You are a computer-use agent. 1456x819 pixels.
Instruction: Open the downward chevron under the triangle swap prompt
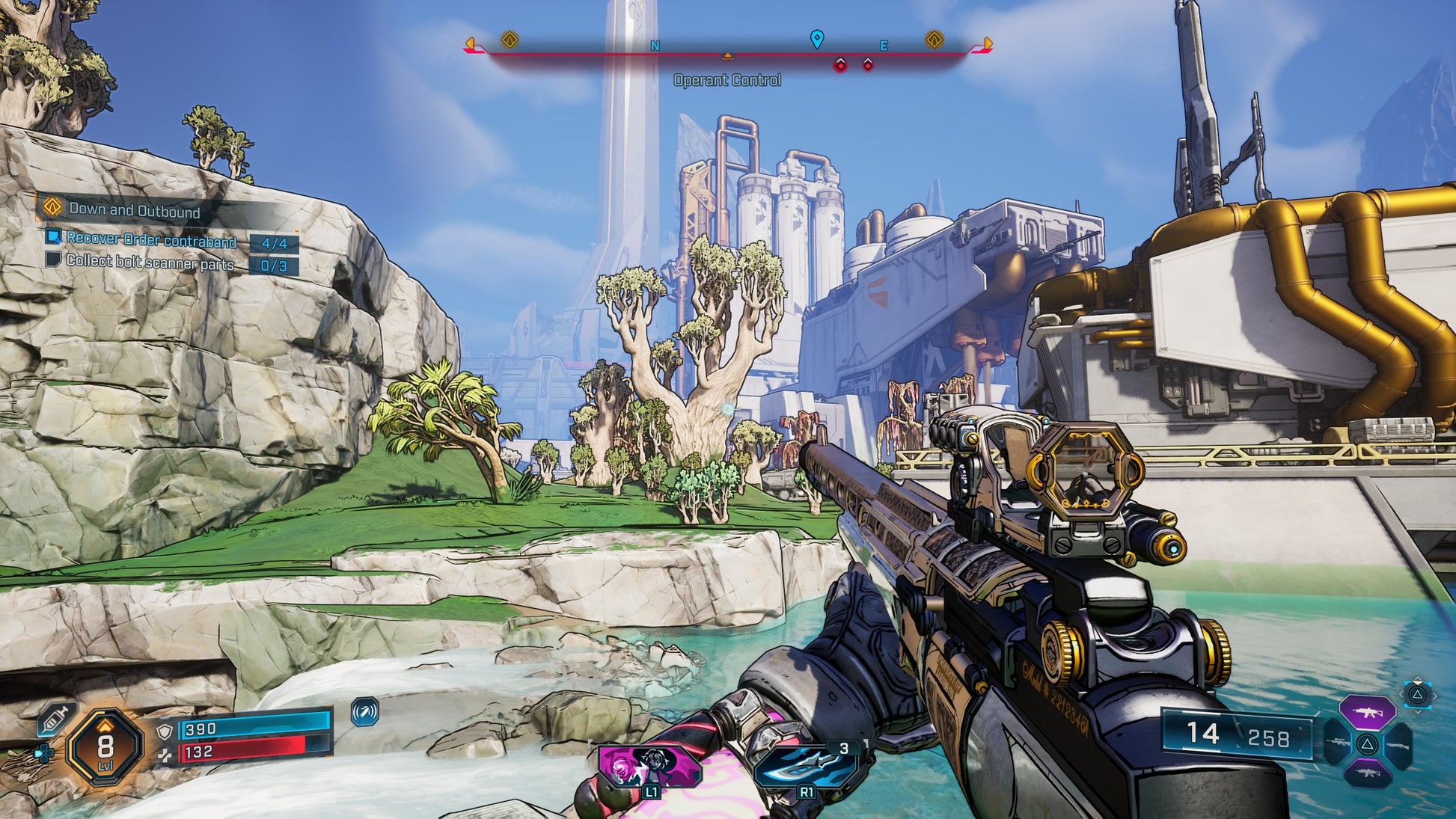pos(1418,712)
